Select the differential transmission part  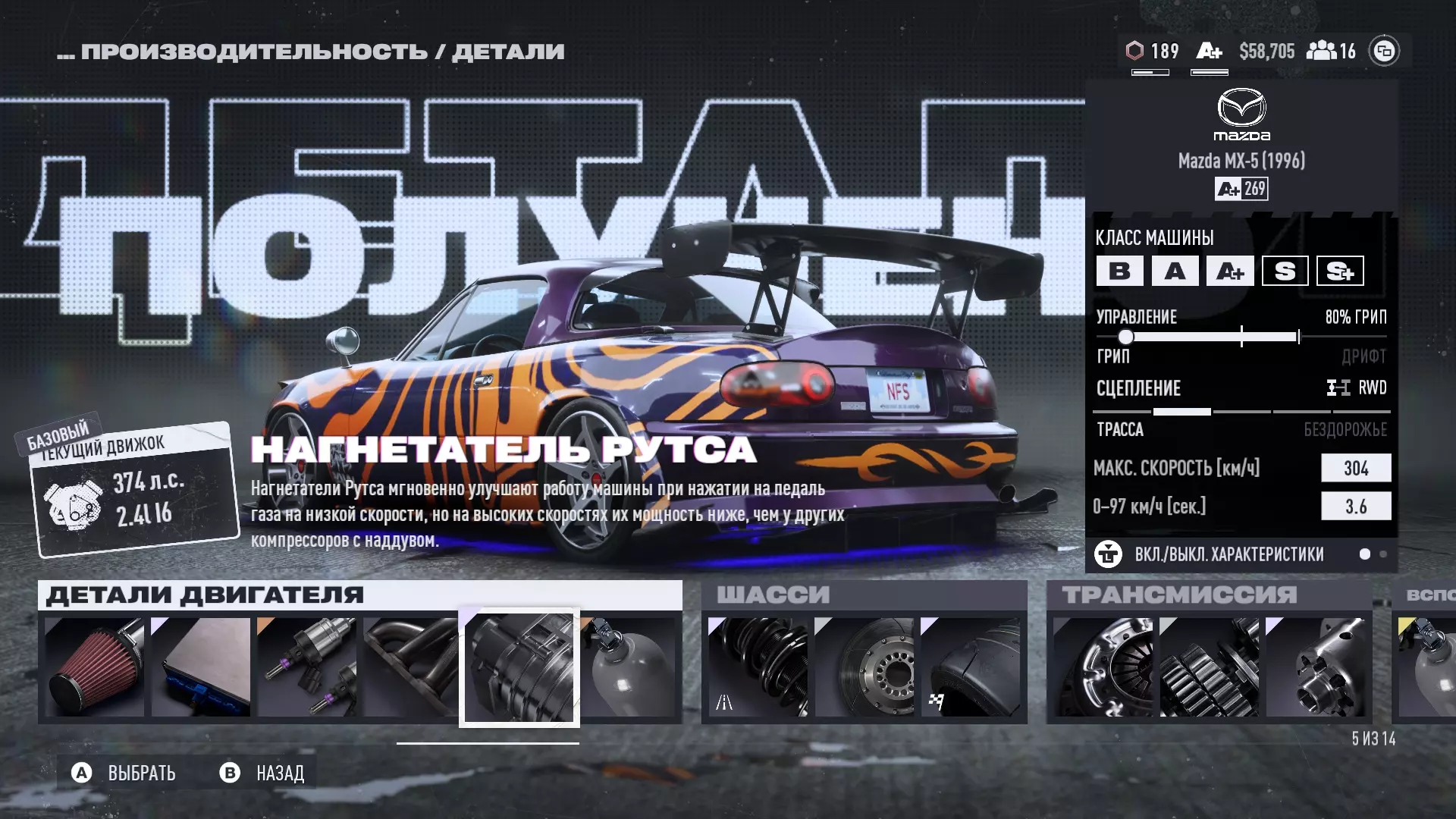(x=1316, y=667)
